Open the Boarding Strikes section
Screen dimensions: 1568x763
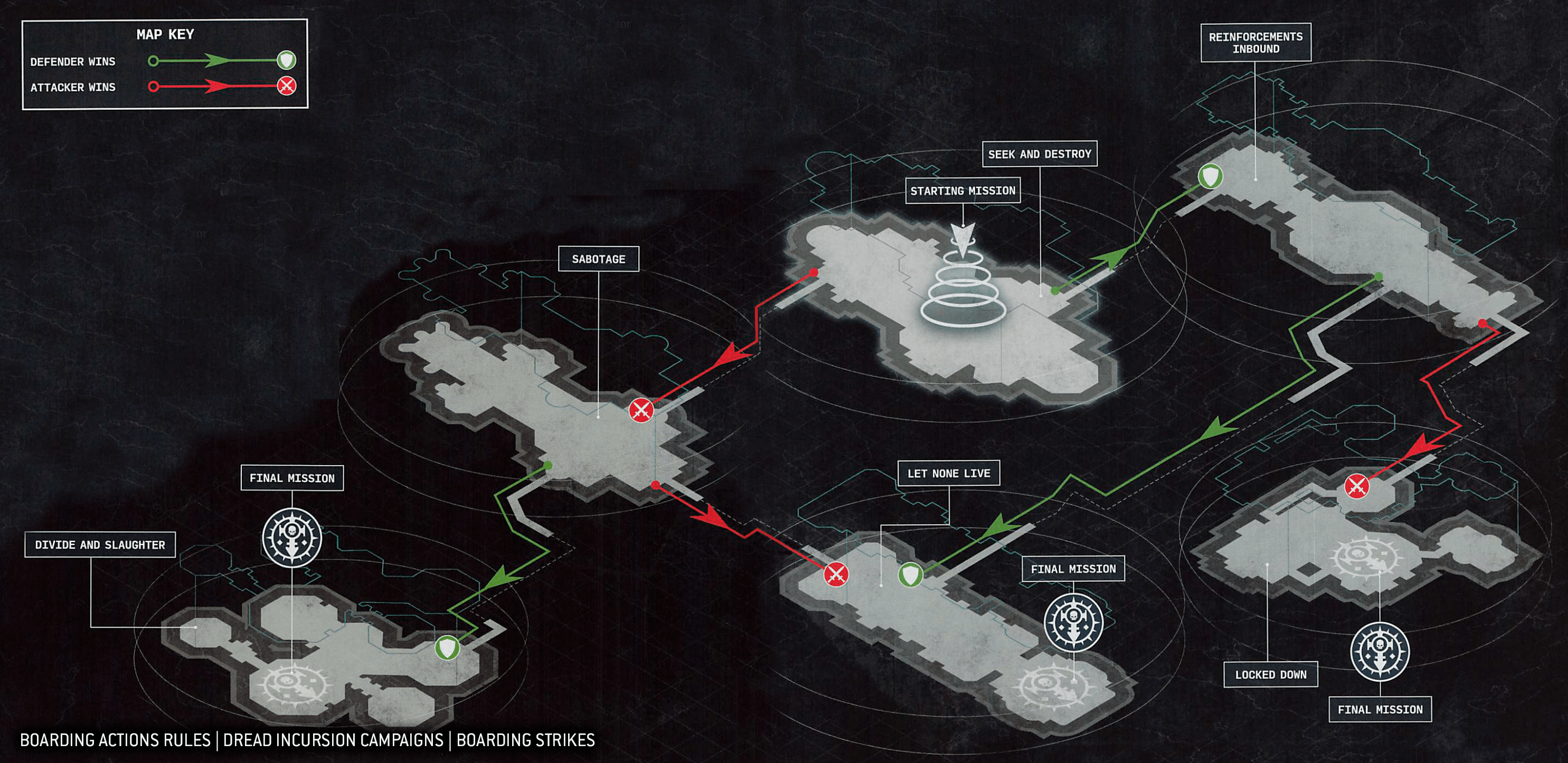[525, 740]
